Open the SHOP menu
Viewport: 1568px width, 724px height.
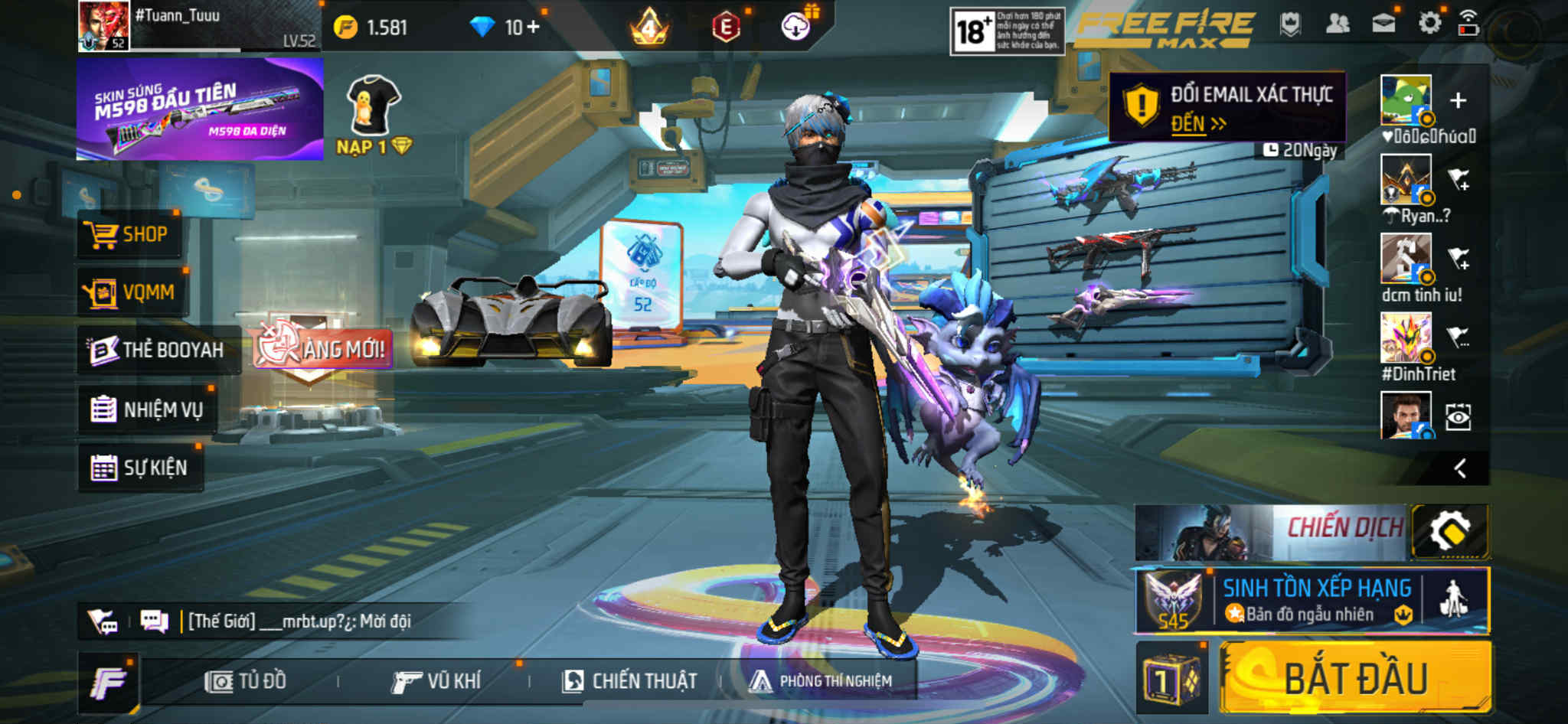tap(129, 234)
